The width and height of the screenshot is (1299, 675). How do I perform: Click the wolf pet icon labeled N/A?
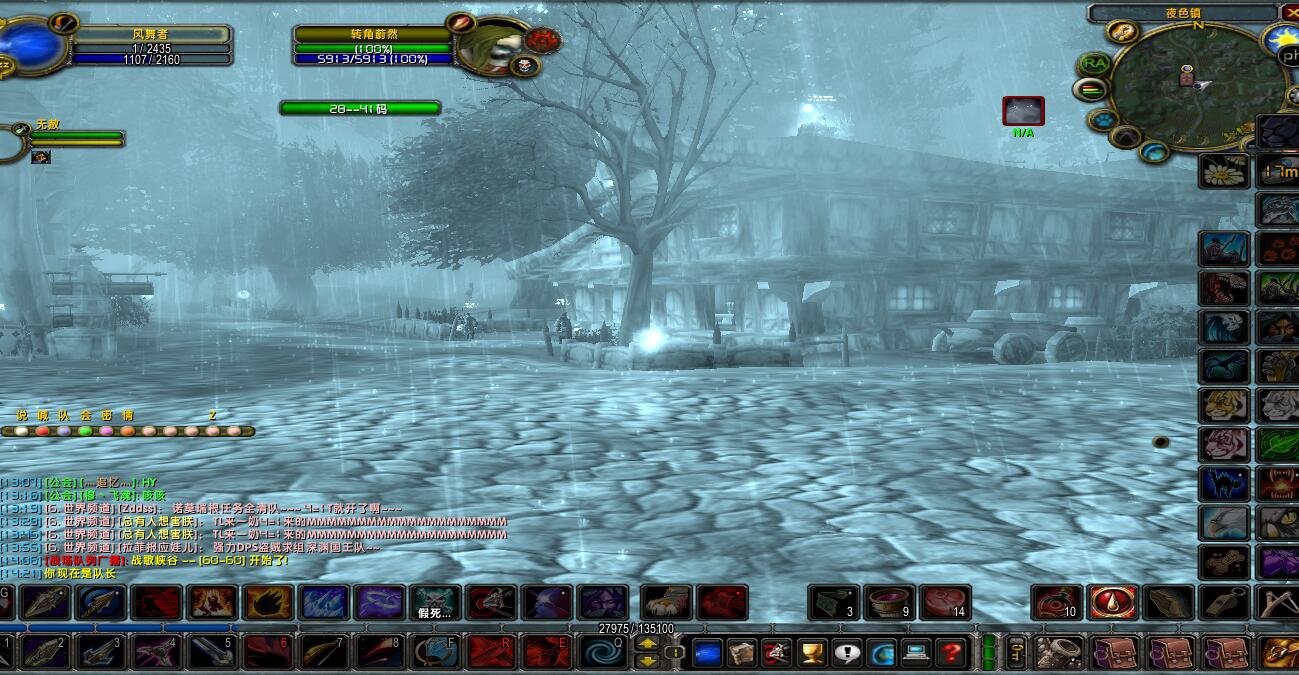pos(1023,111)
